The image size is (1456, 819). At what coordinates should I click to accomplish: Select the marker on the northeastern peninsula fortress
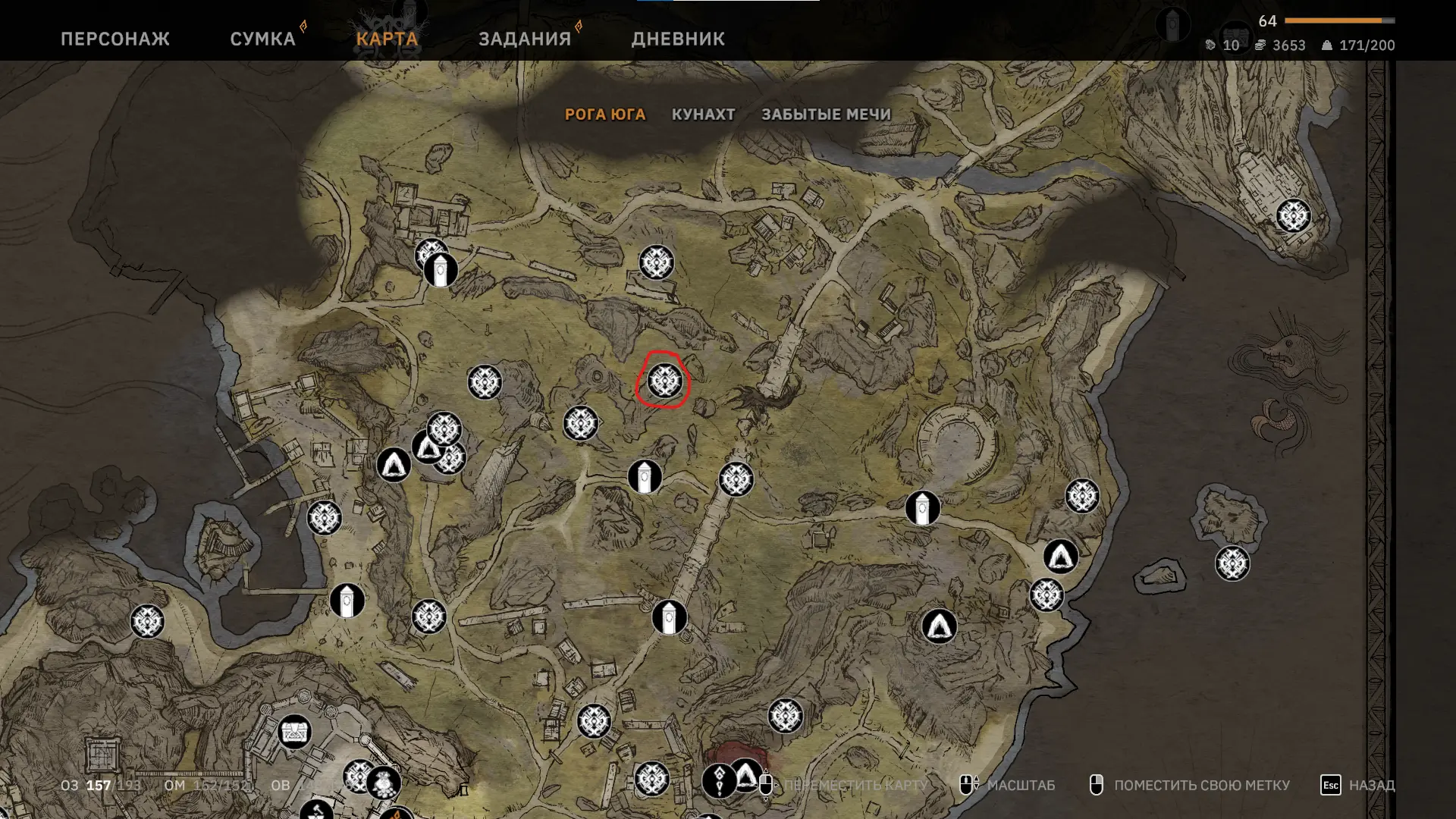coord(1293,216)
